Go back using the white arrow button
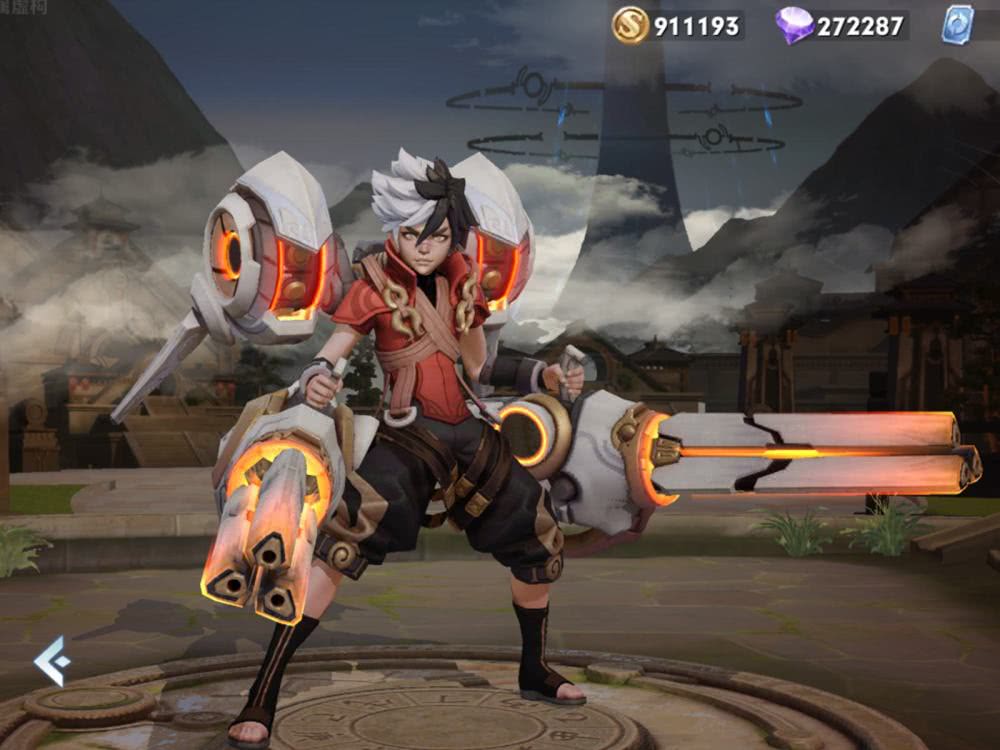This screenshot has height=750, width=1000. tap(52, 661)
